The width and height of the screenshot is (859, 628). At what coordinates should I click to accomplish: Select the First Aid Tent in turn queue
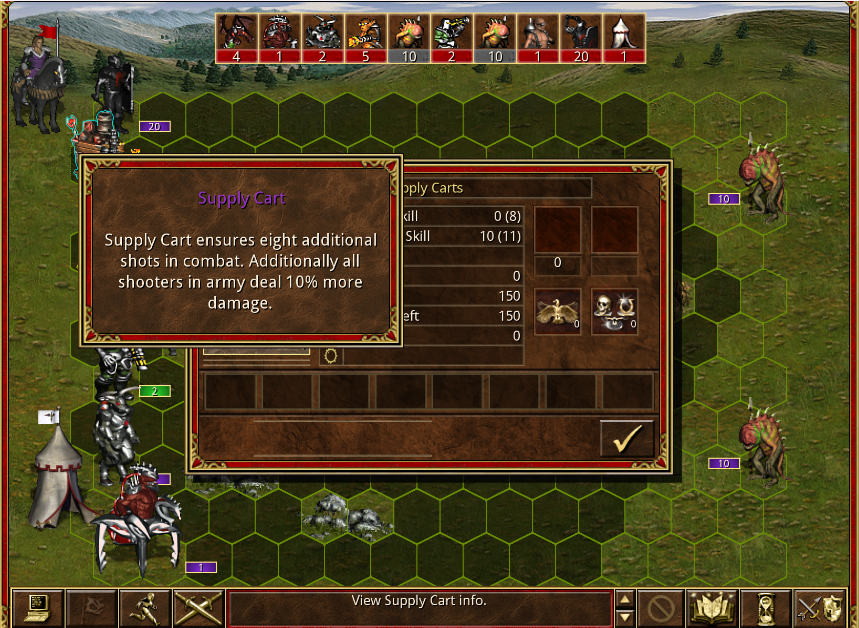623,38
